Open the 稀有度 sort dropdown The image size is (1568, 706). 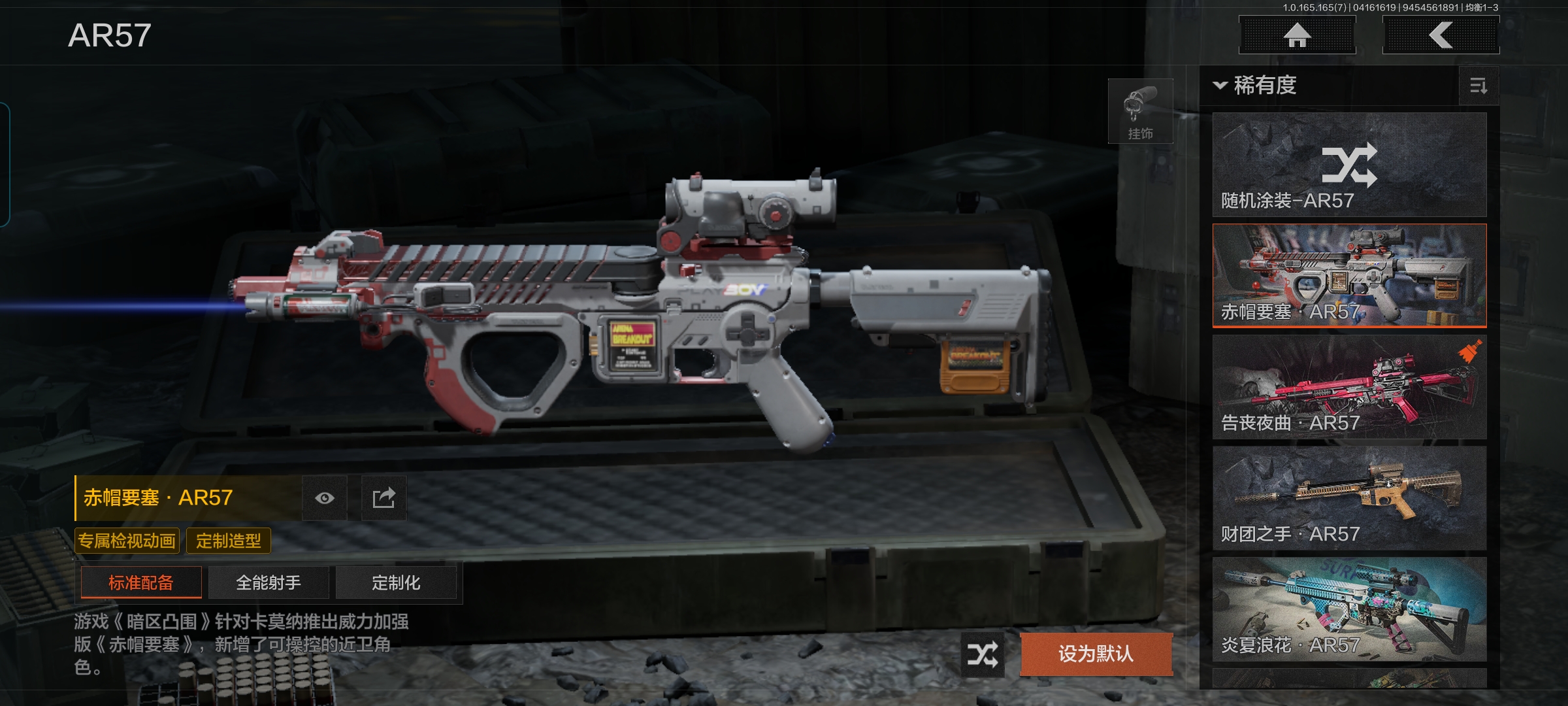pyautogui.click(x=1256, y=86)
